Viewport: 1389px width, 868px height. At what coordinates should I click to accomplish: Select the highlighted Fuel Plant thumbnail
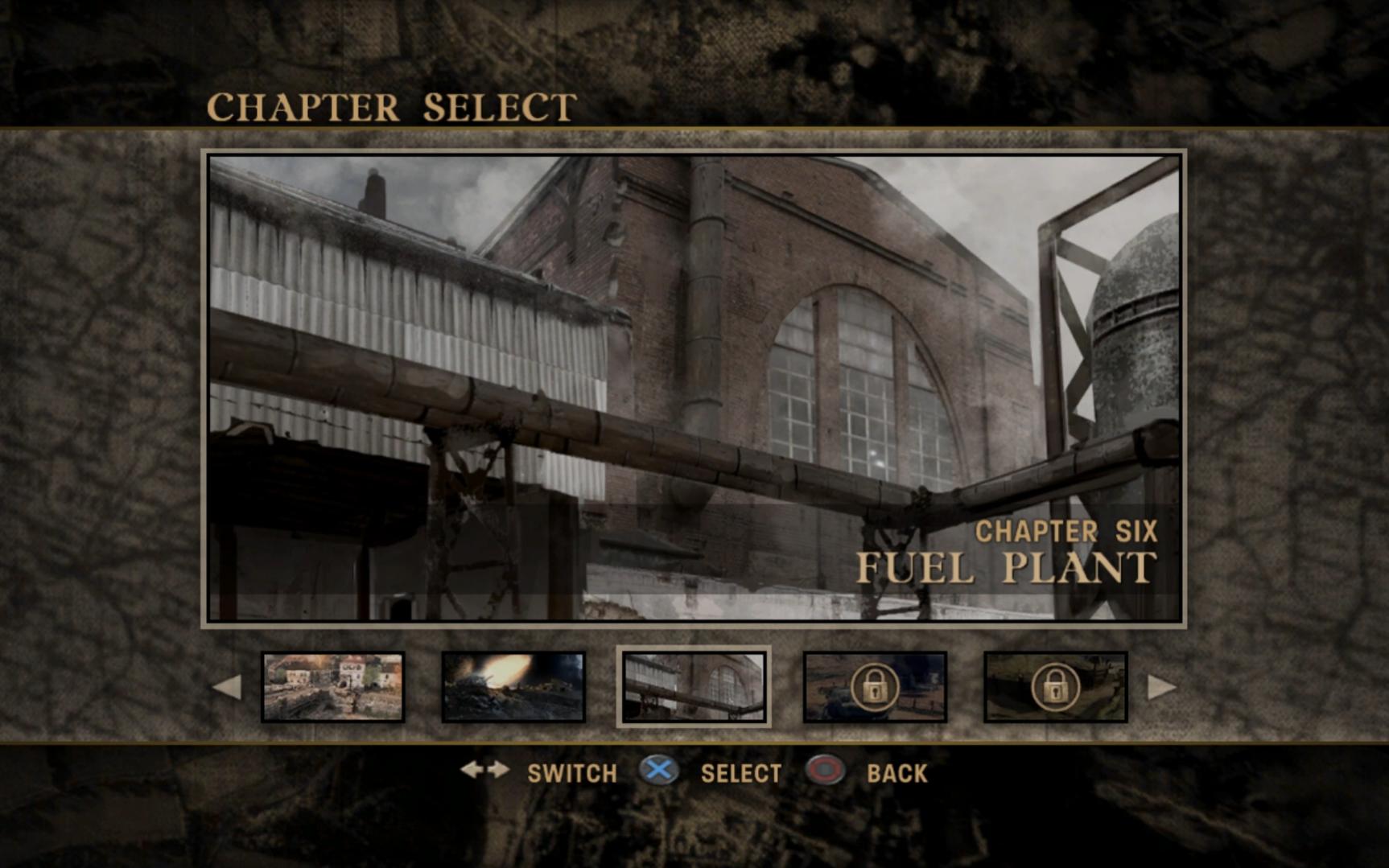(x=694, y=687)
